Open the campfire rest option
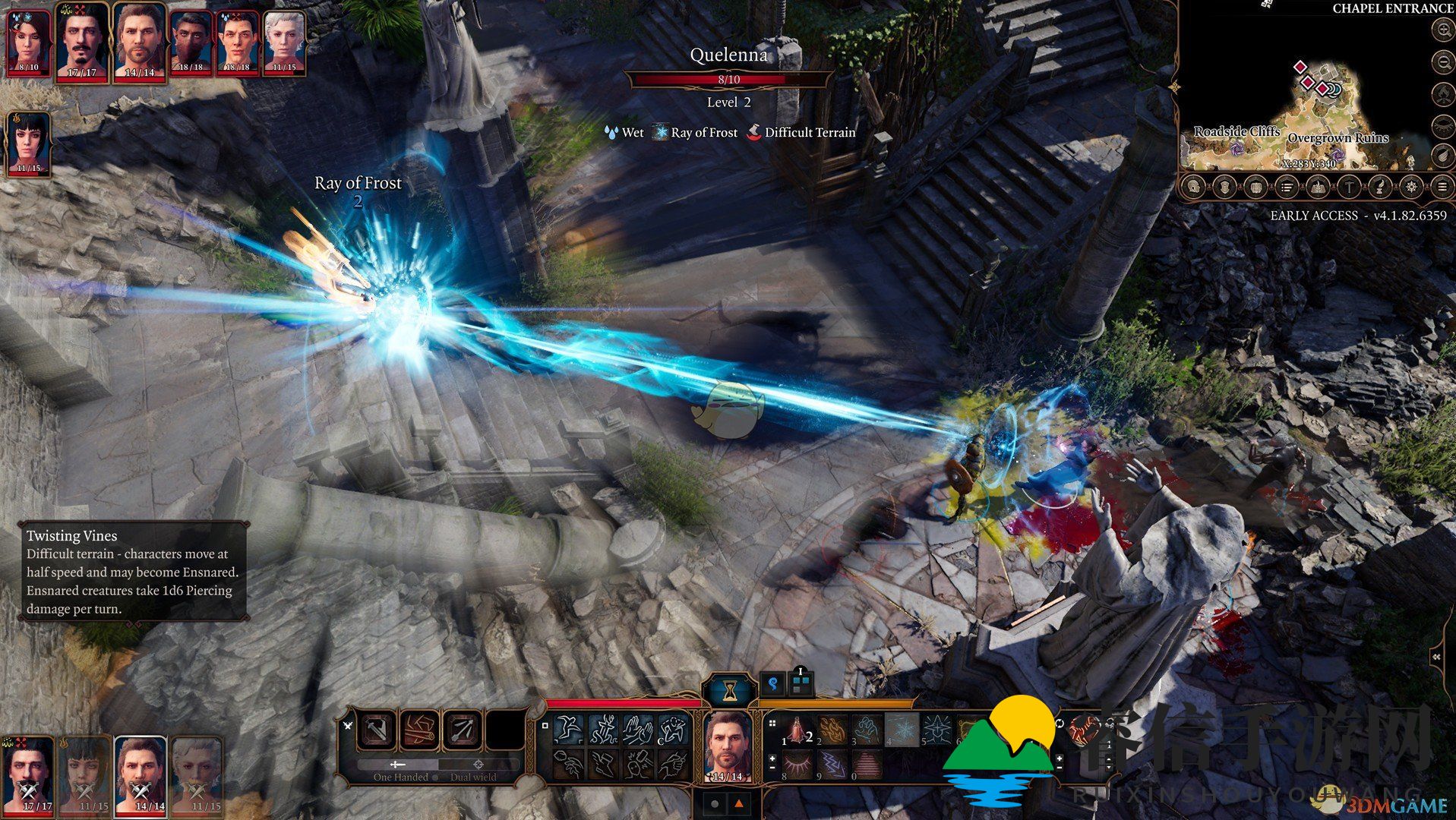This screenshot has height=820, width=1456. [1442, 94]
